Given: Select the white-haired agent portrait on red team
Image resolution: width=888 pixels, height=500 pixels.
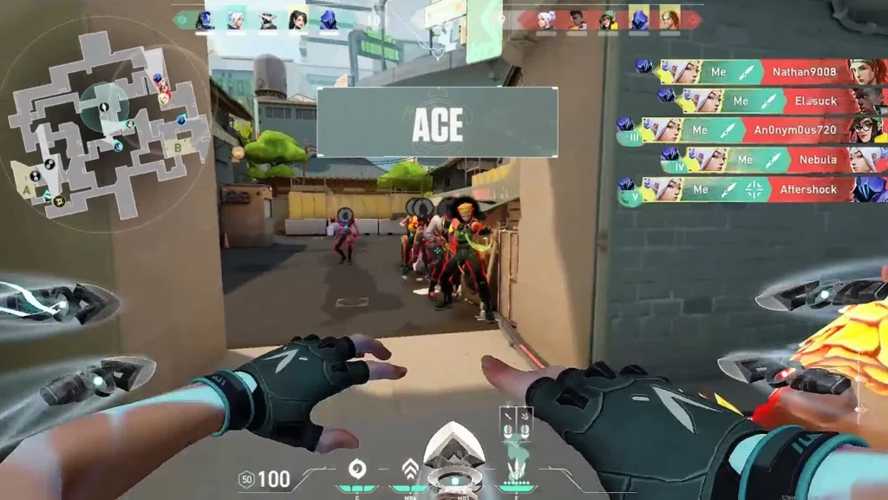Looking at the screenshot, I should tap(546, 19).
